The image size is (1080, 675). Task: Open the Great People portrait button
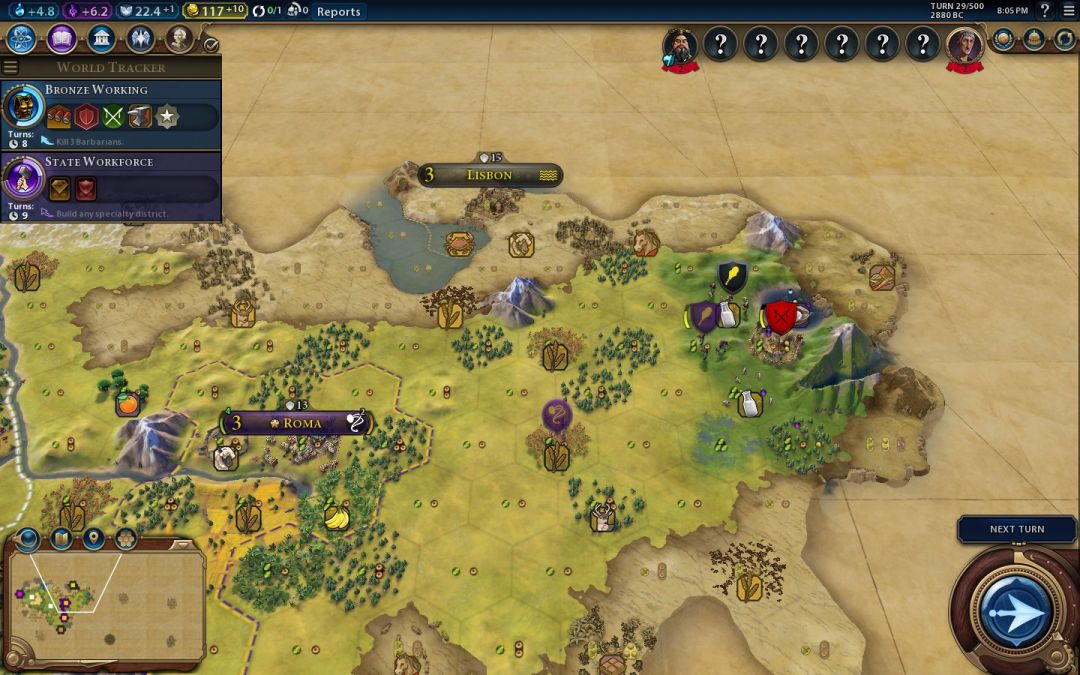pyautogui.click(x=179, y=39)
